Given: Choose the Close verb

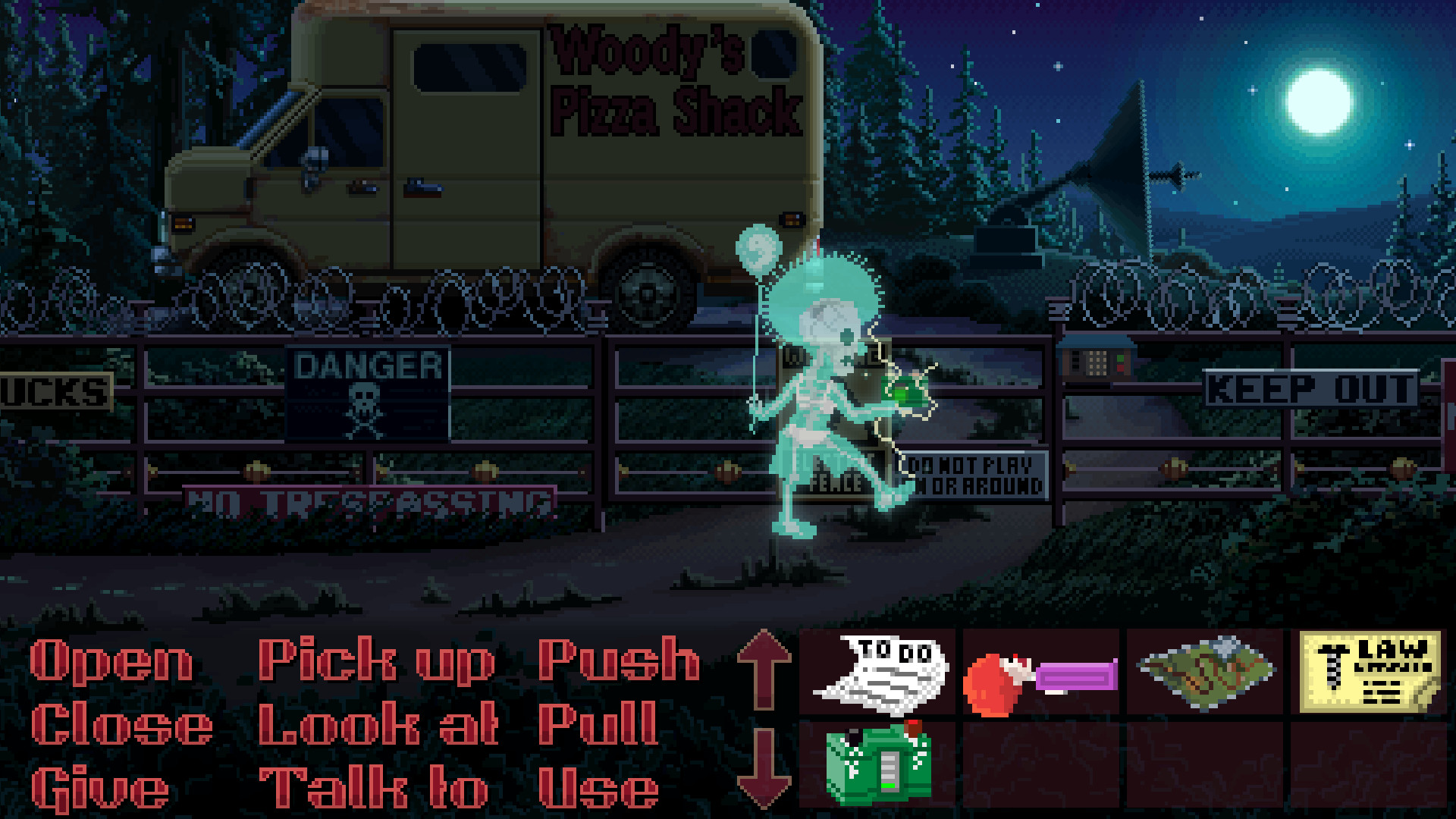Looking at the screenshot, I should pos(121,724).
